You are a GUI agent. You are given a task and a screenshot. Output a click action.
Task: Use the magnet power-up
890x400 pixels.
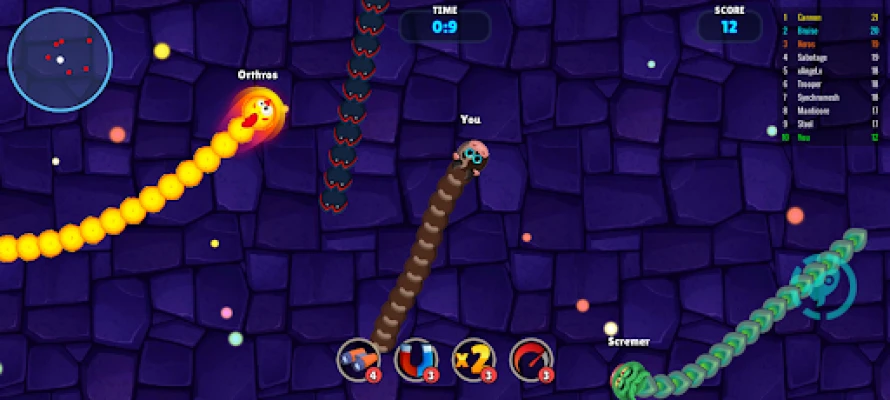coord(415,360)
